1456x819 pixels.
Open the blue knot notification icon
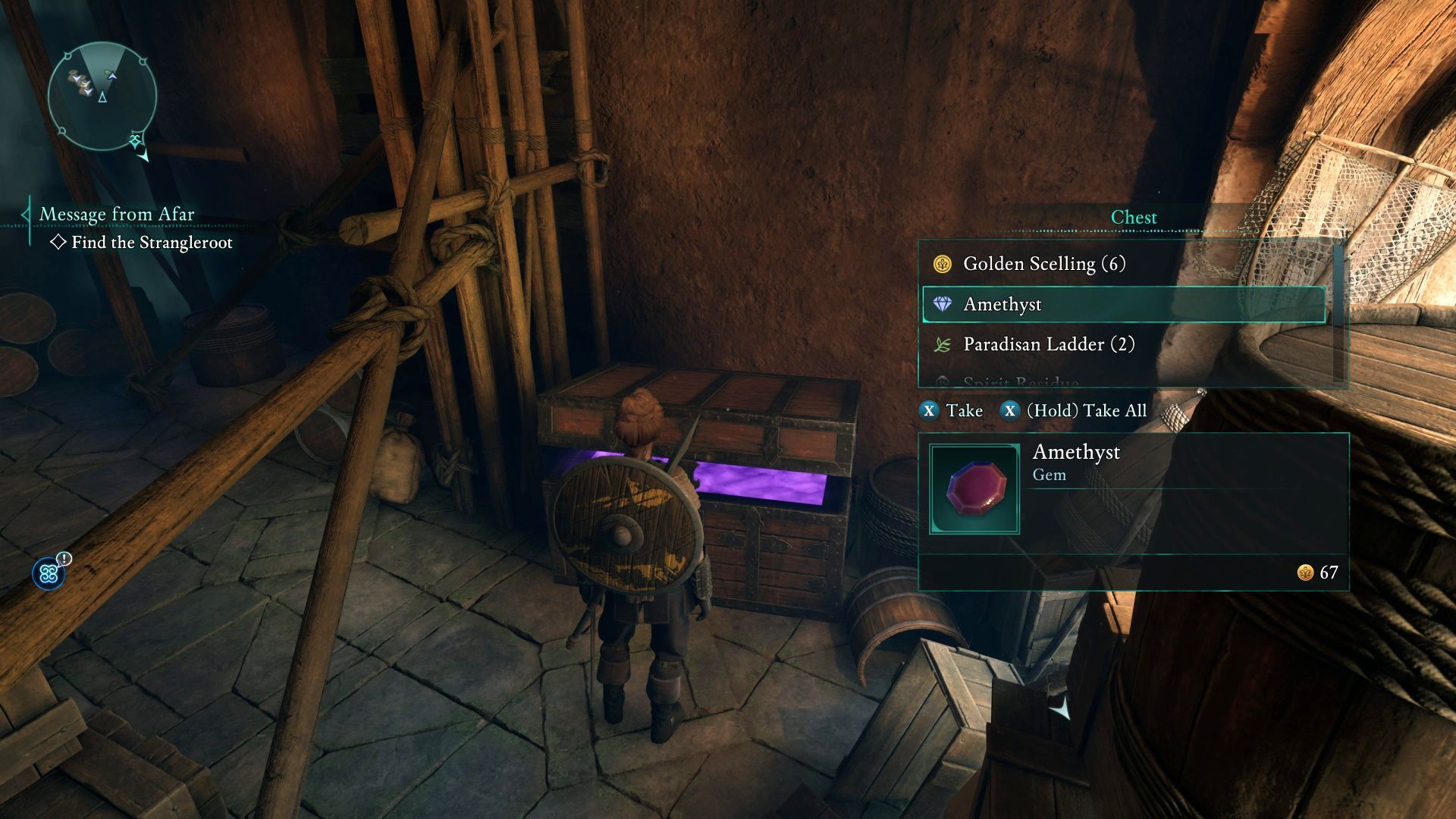tap(49, 574)
